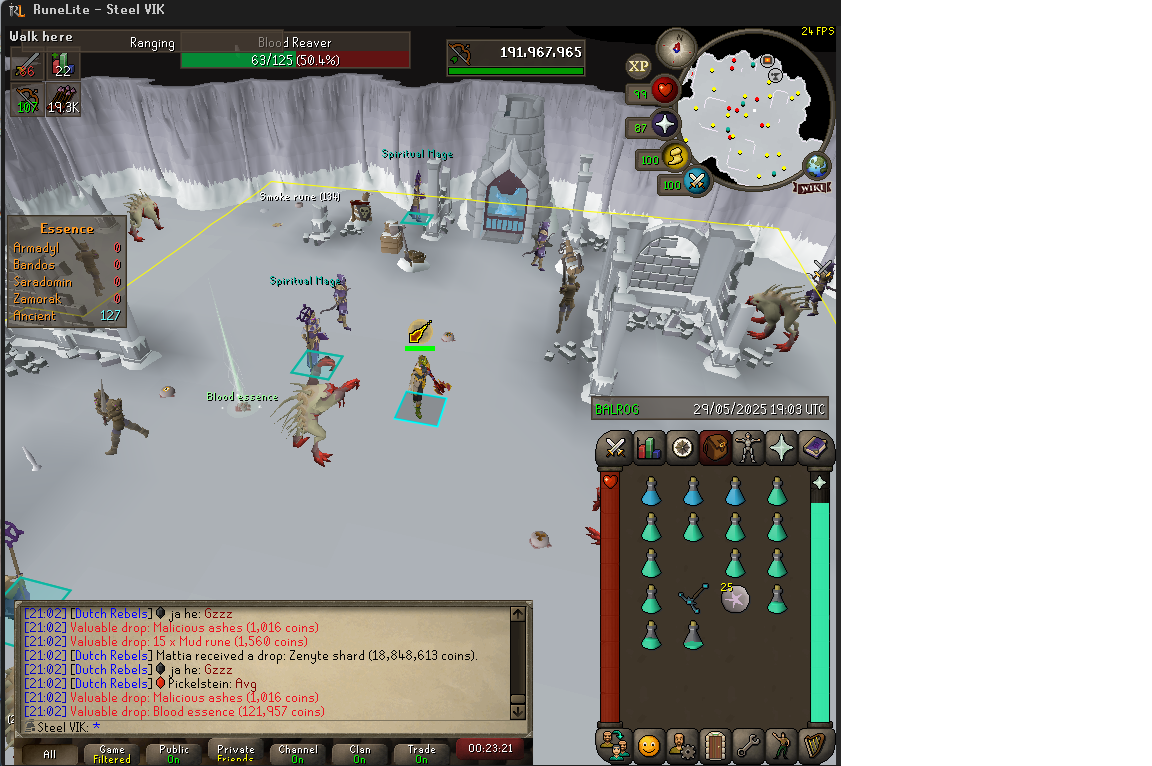Select the crossbow in the inventory

tap(692, 599)
